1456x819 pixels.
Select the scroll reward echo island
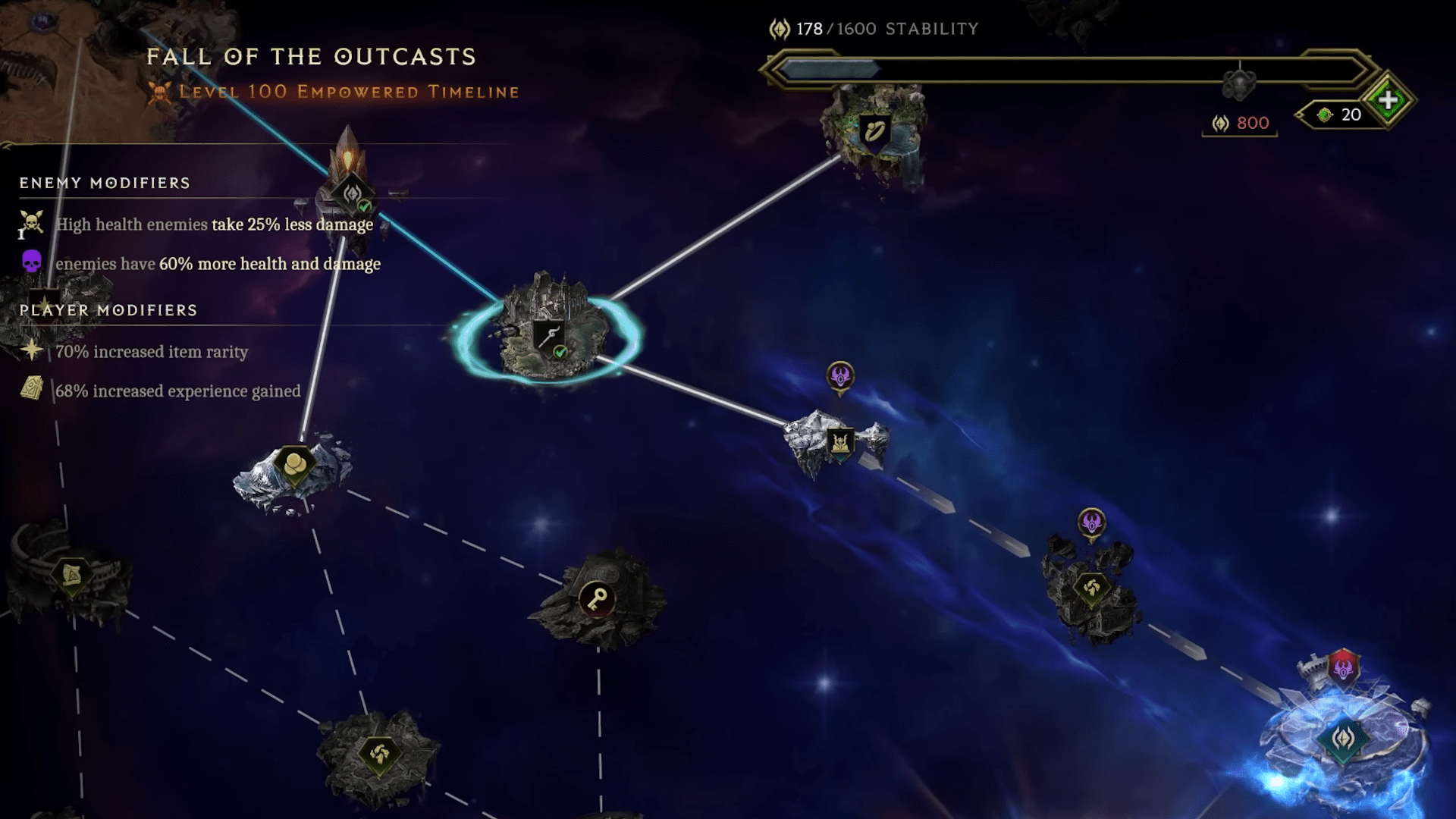tap(71, 576)
